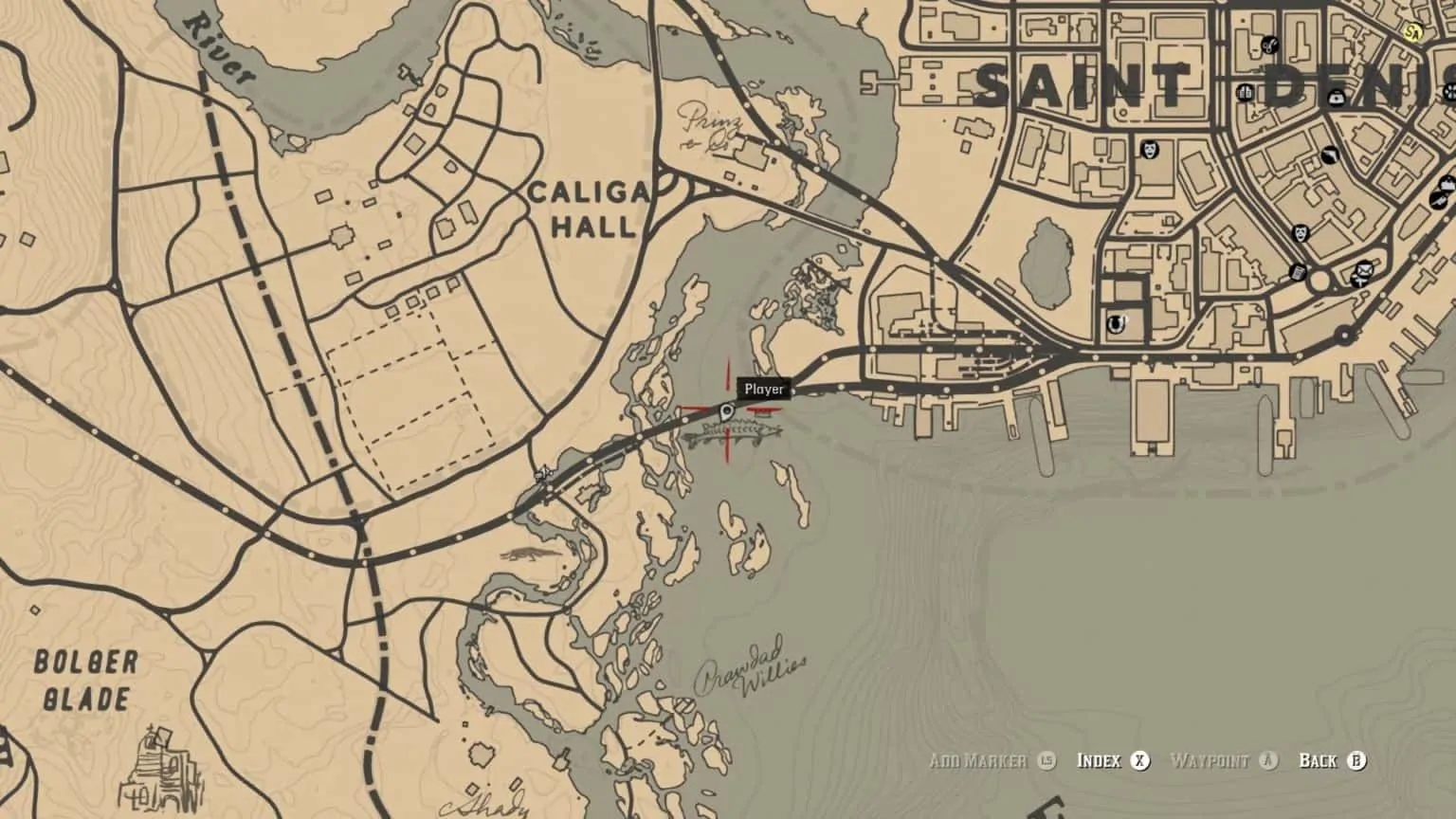The width and height of the screenshot is (1456, 819).
Task: Click the newspaper vendor icon in the city
Action: (1297, 271)
